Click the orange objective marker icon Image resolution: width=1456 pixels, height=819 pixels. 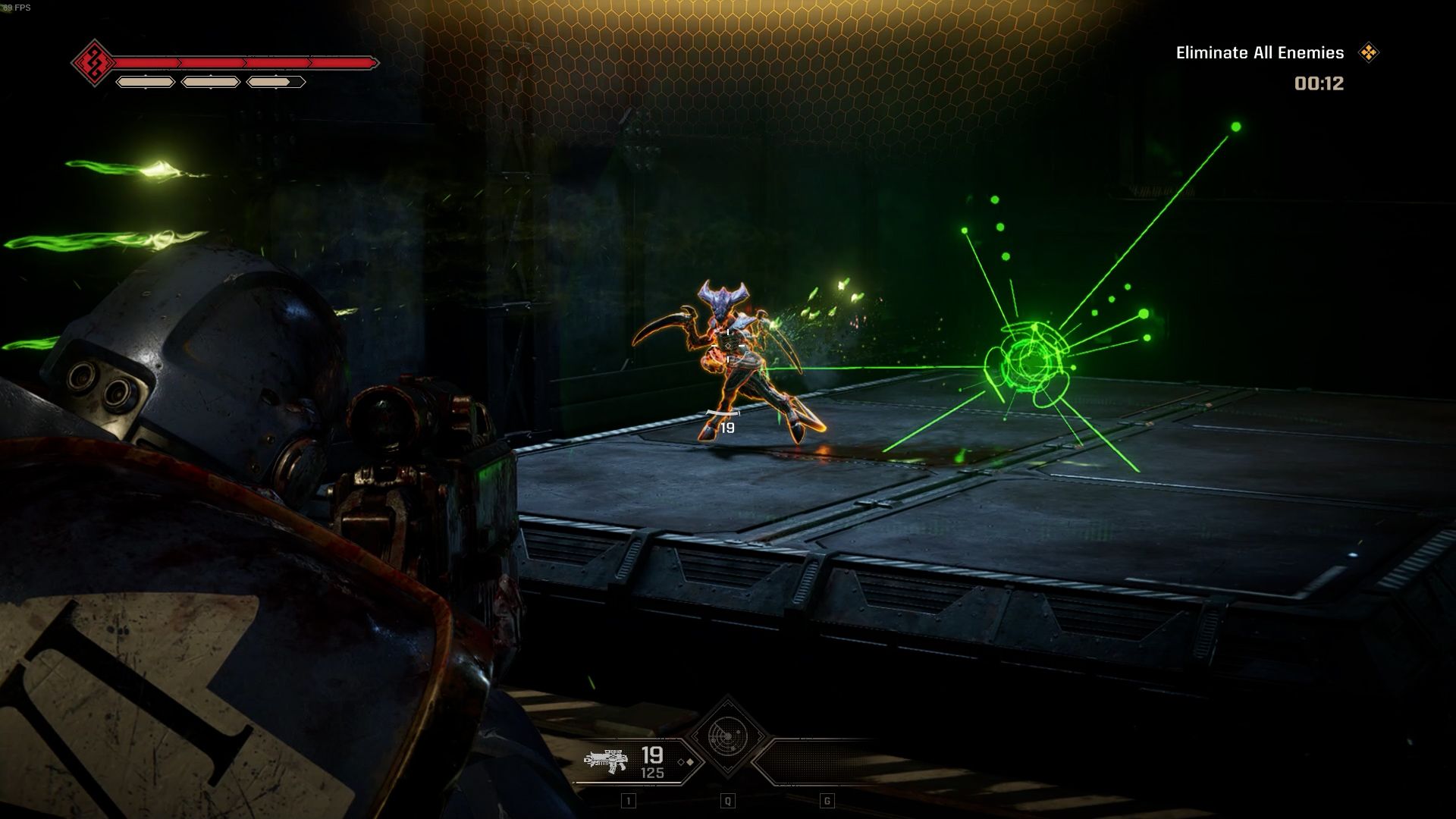[1369, 52]
